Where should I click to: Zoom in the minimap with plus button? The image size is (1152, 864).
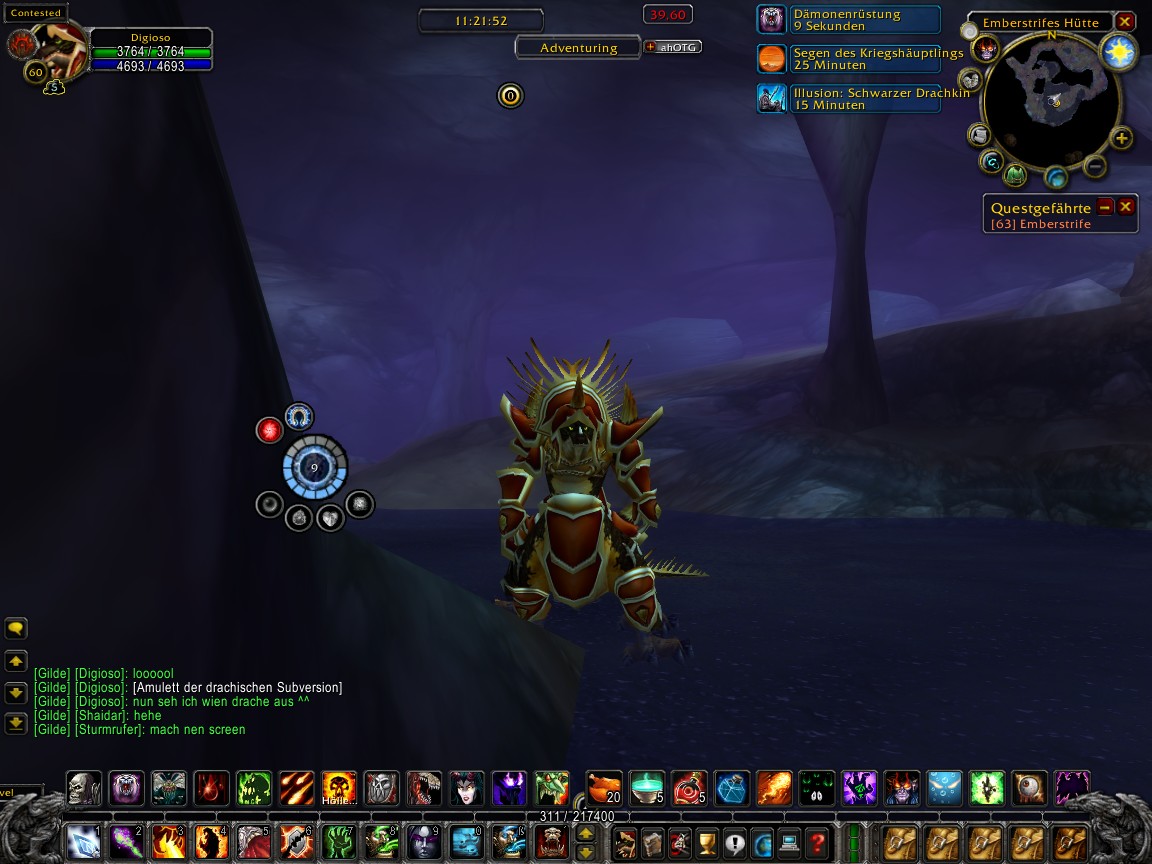pyautogui.click(x=1121, y=139)
